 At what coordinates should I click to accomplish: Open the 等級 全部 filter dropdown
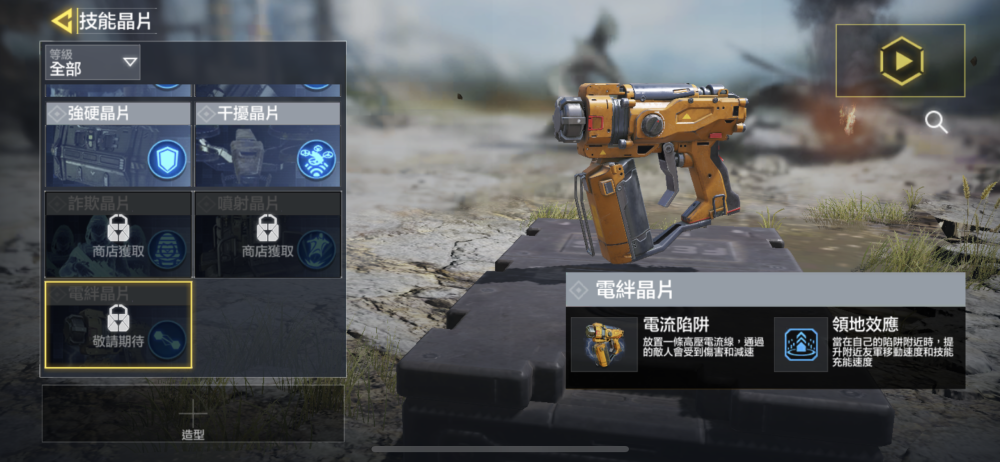point(94,63)
